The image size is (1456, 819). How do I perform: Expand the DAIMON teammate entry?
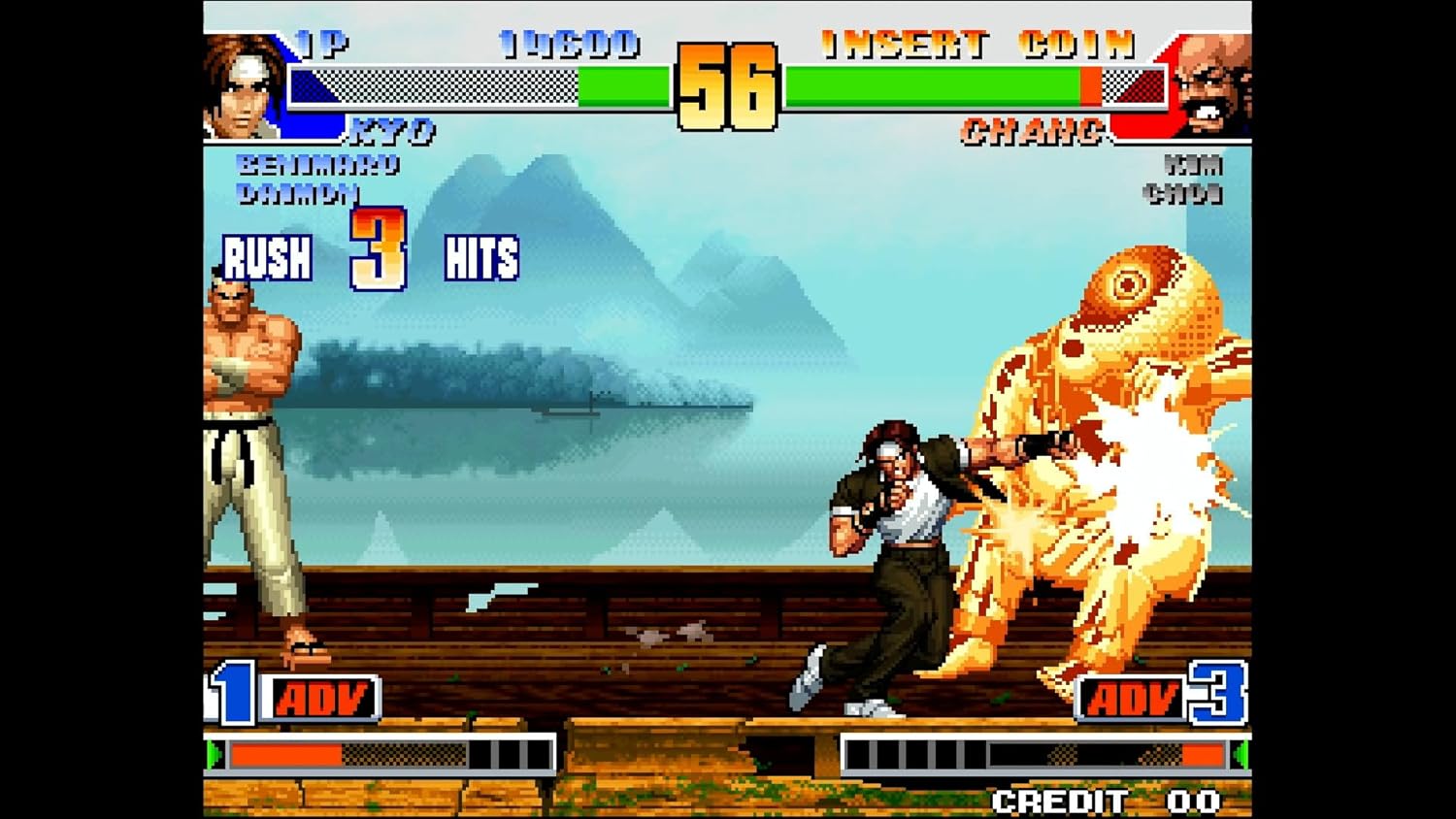[299, 194]
